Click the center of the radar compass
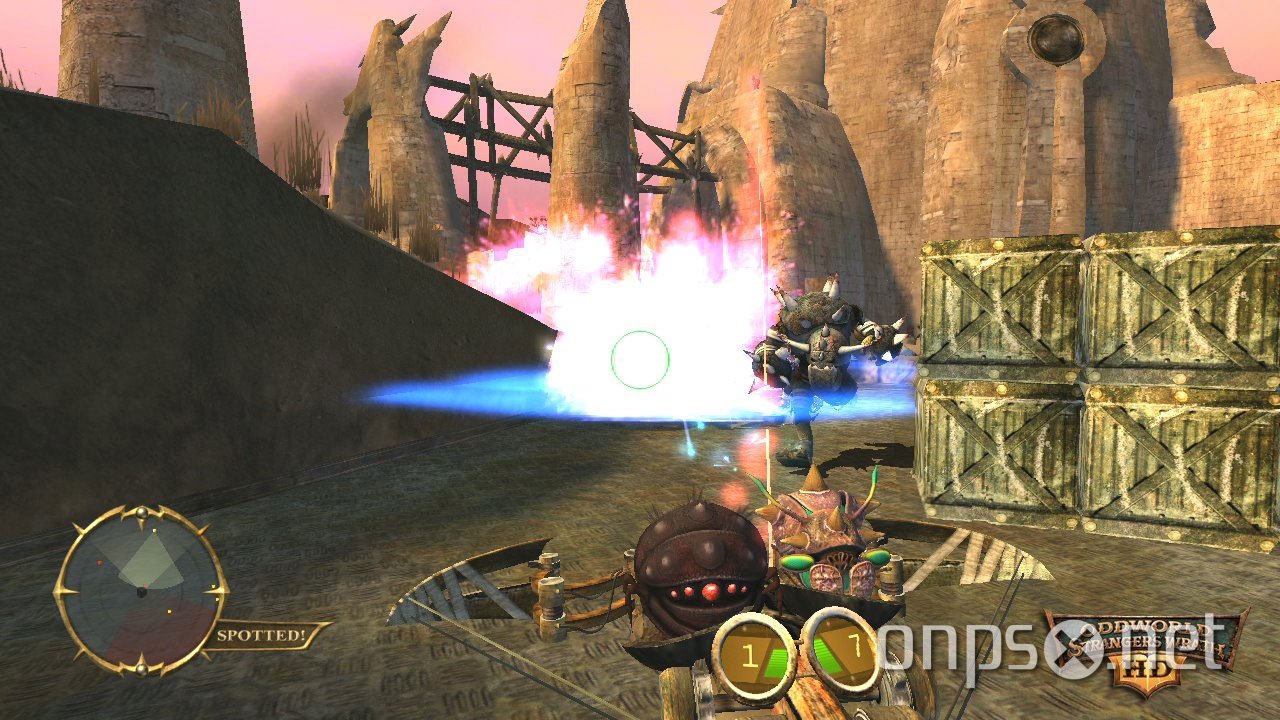This screenshot has height=720, width=1280. click(x=142, y=592)
